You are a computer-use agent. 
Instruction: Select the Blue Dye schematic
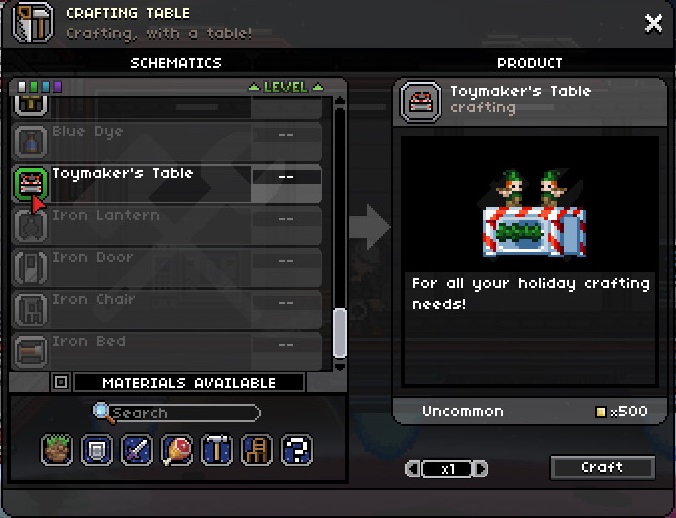168,141
